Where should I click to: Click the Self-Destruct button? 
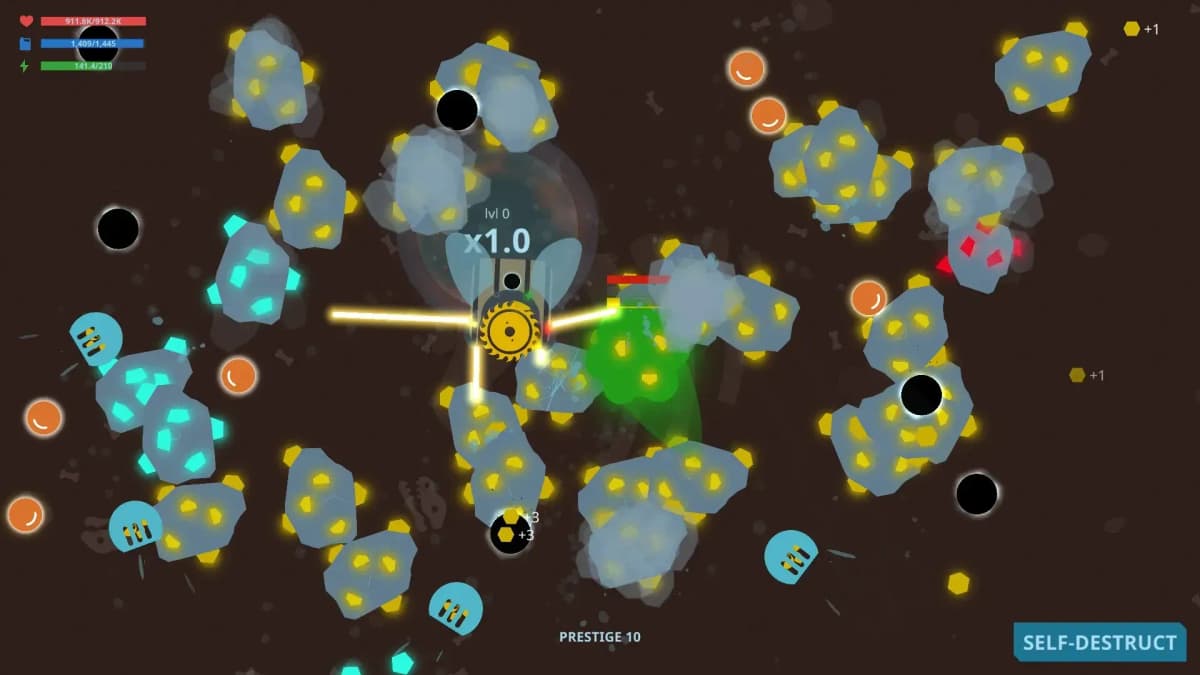pyautogui.click(x=1099, y=642)
